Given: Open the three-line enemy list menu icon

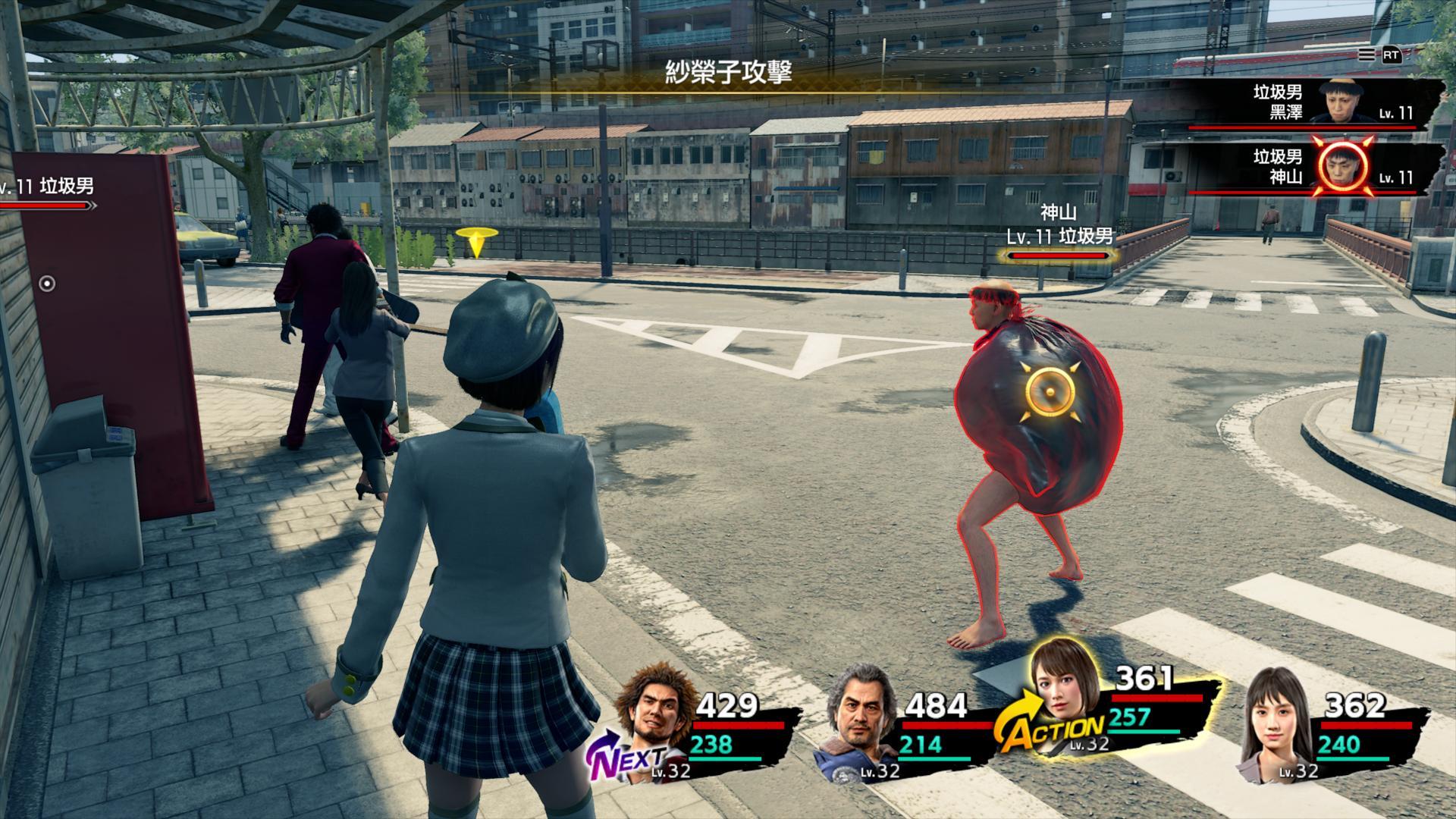Looking at the screenshot, I should click(1366, 55).
